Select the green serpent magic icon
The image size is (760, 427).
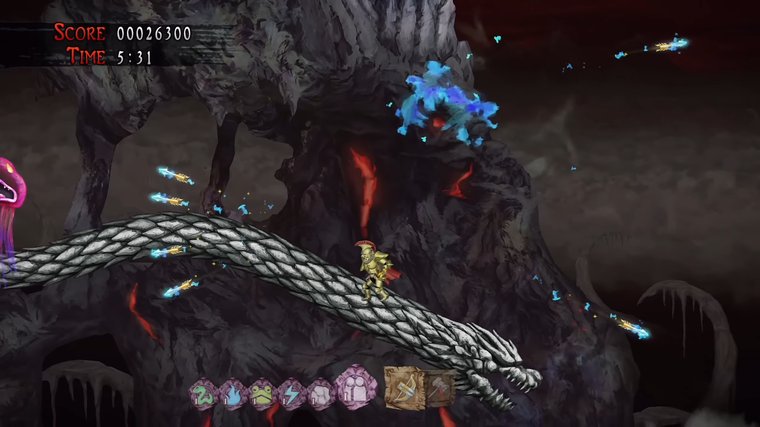pyautogui.click(x=203, y=392)
